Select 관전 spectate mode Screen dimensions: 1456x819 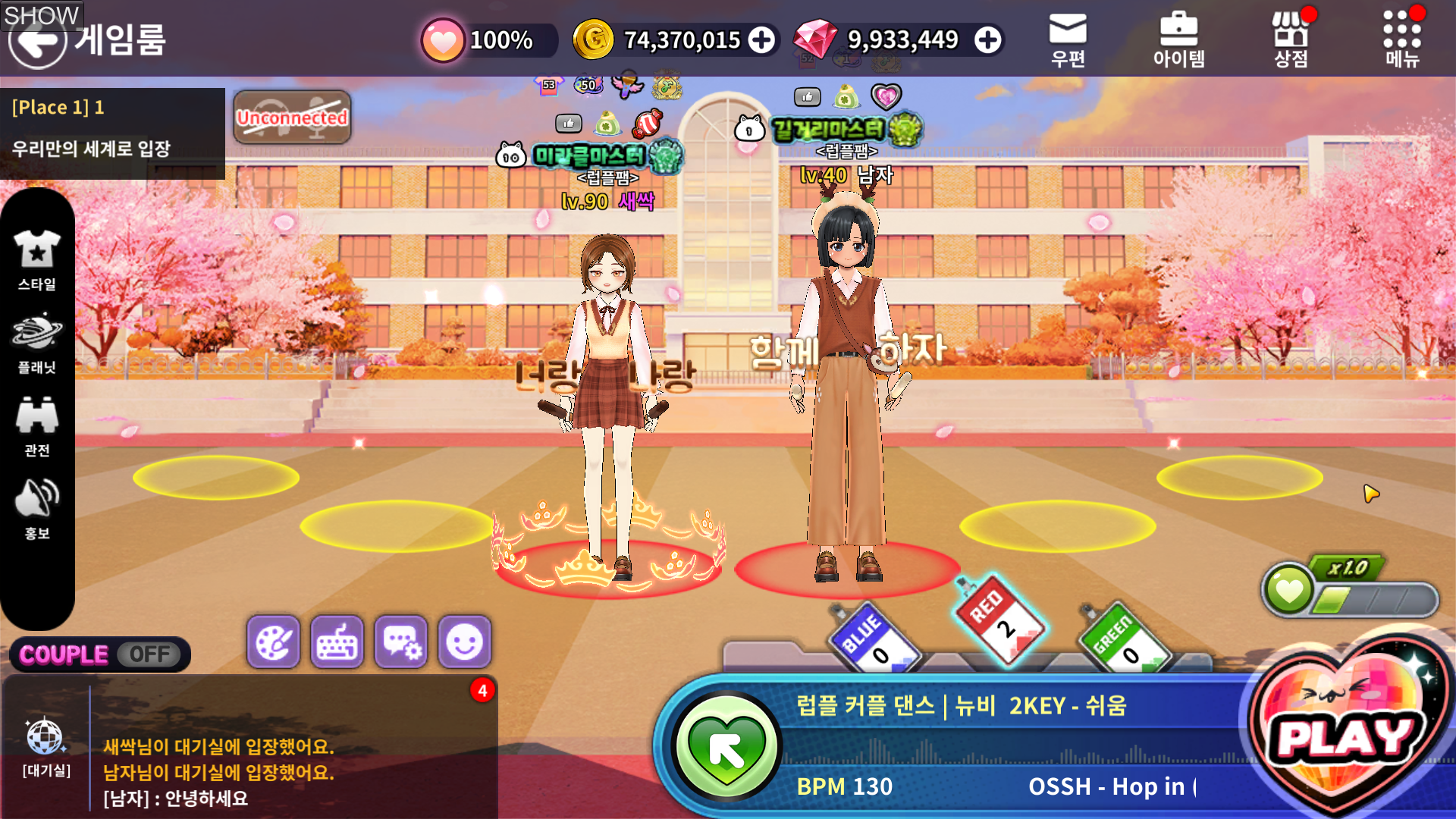[37, 426]
